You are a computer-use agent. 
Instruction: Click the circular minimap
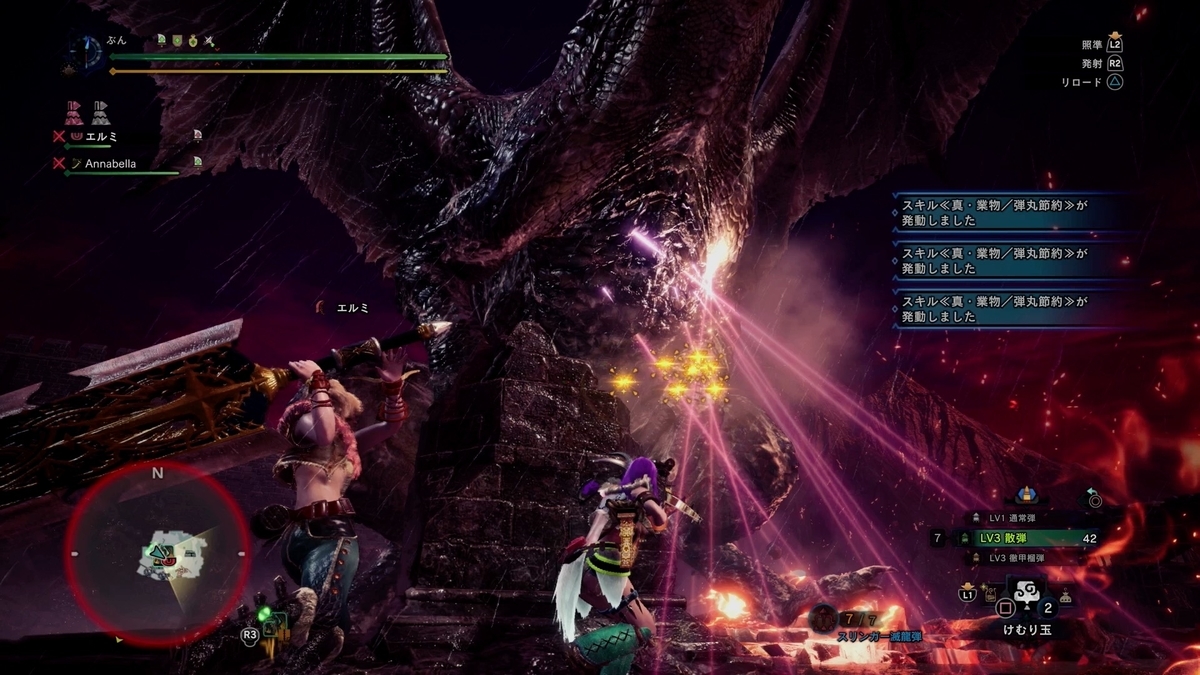158,554
